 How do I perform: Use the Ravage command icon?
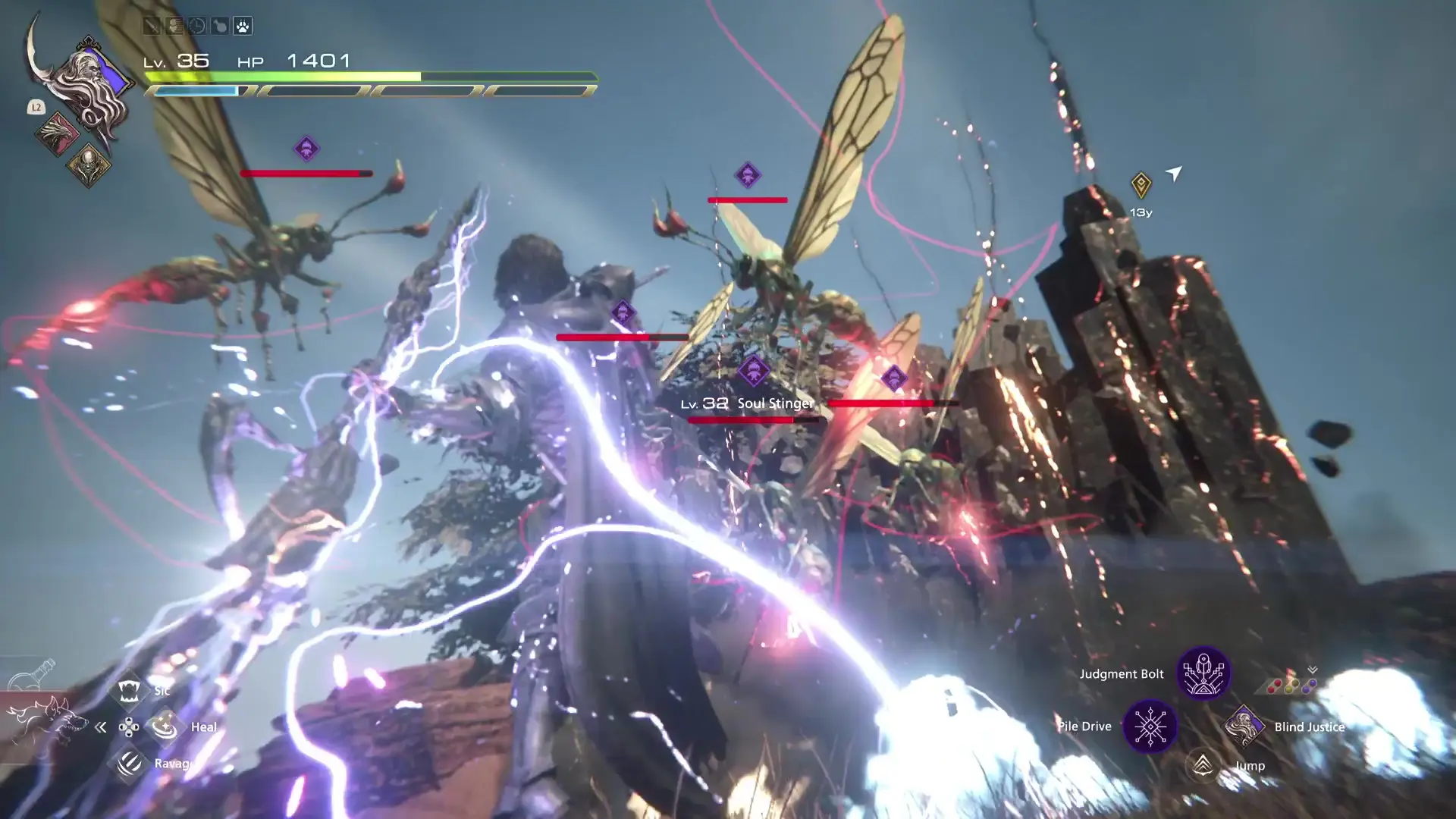[x=129, y=764]
